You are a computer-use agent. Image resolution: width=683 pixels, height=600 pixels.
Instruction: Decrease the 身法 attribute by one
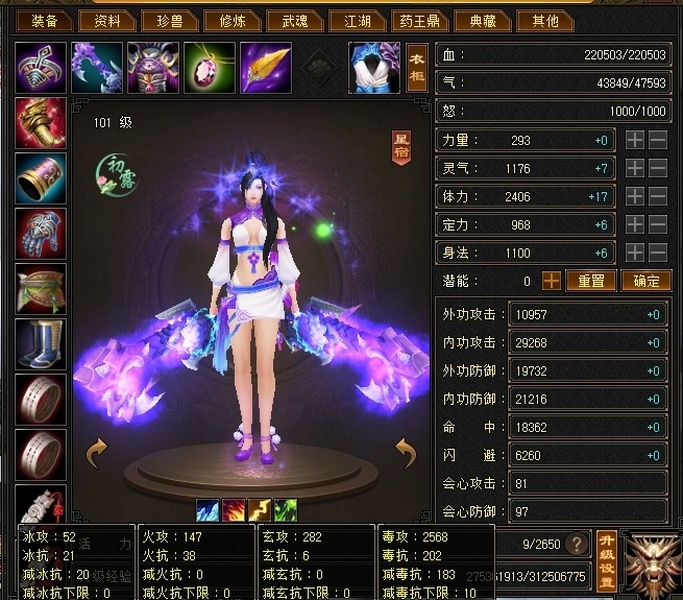pos(657,253)
